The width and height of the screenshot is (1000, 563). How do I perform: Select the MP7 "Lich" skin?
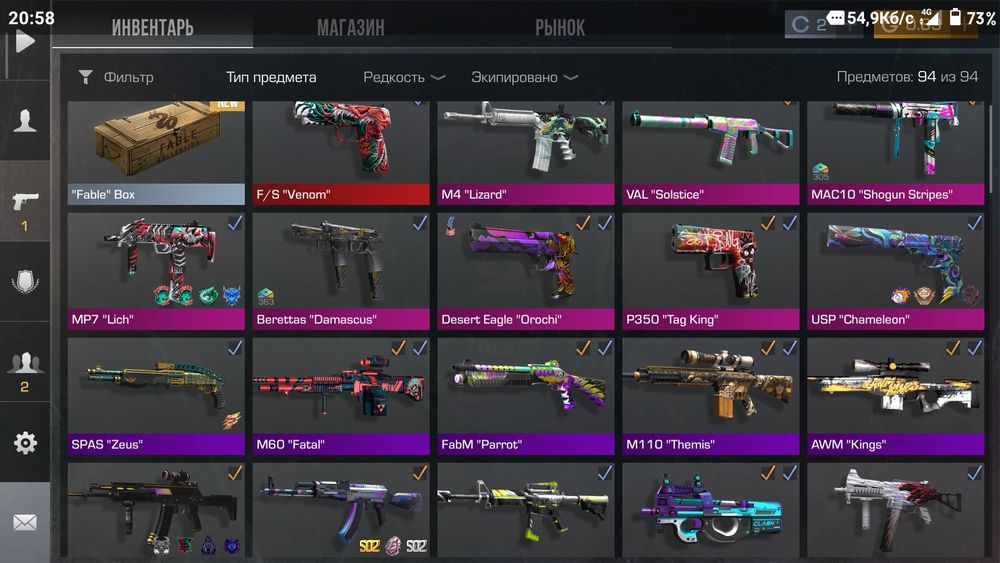[x=156, y=270]
